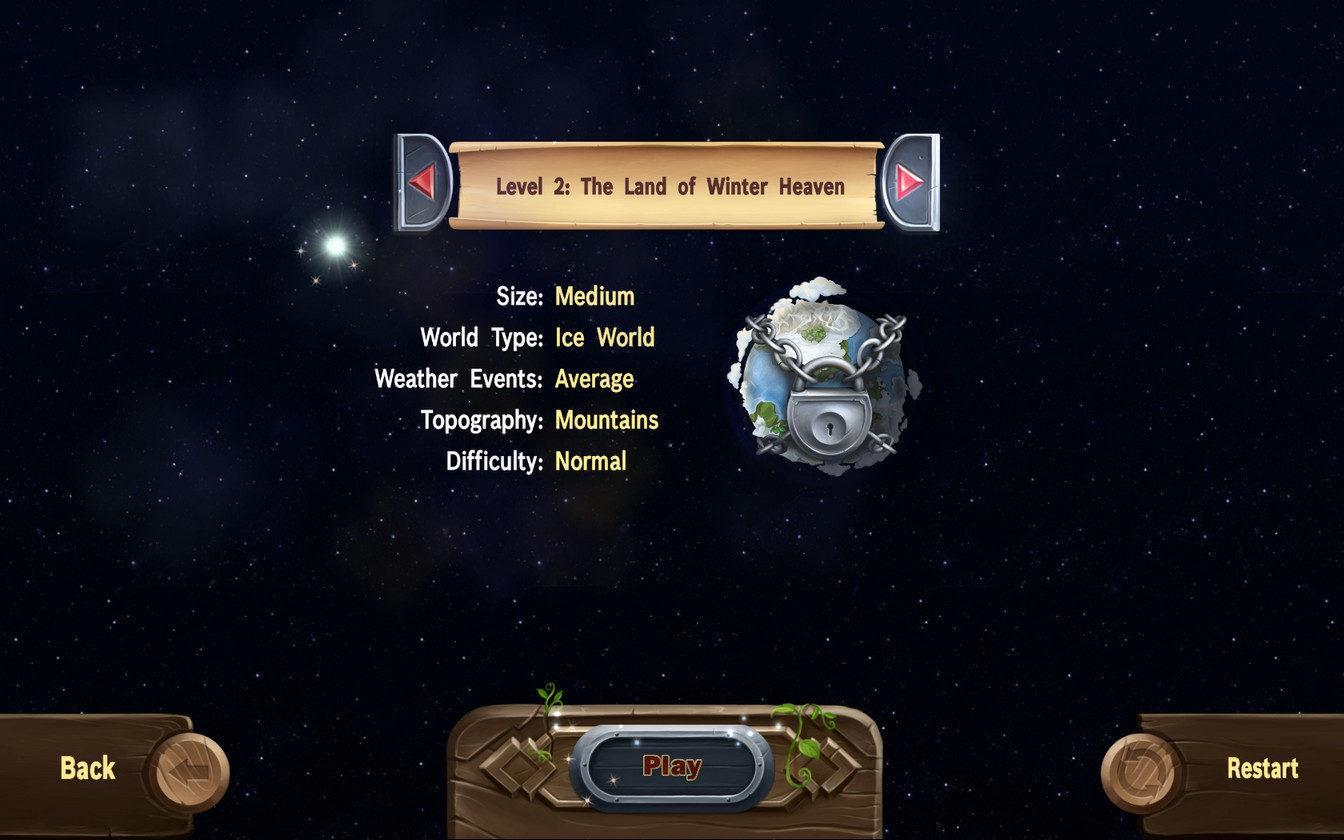Viewport: 1344px width, 840px height.
Task: Open the Topography selector showing Mountains
Action: click(x=606, y=419)
